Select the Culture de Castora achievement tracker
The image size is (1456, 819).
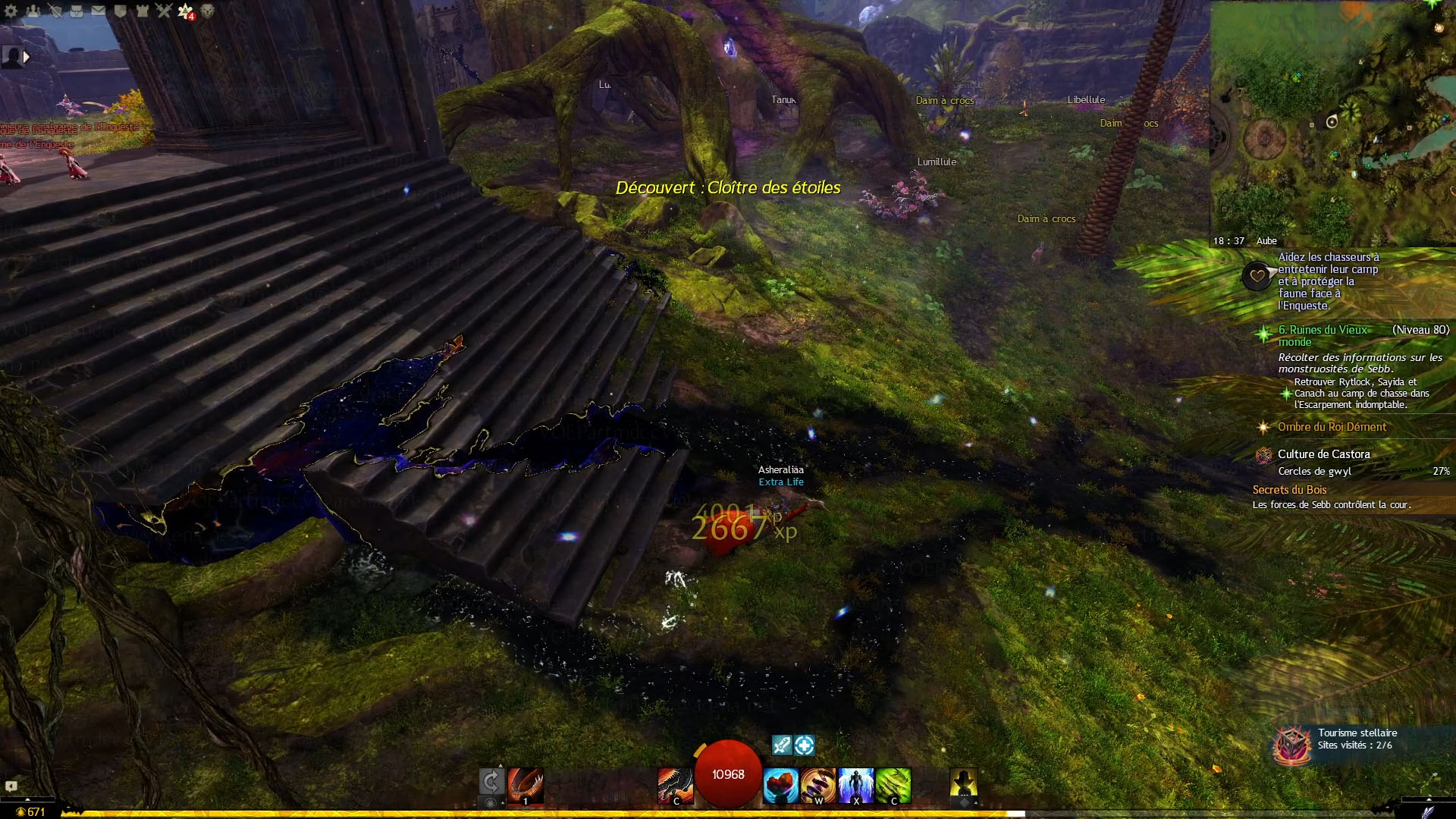coord(1323,454)
